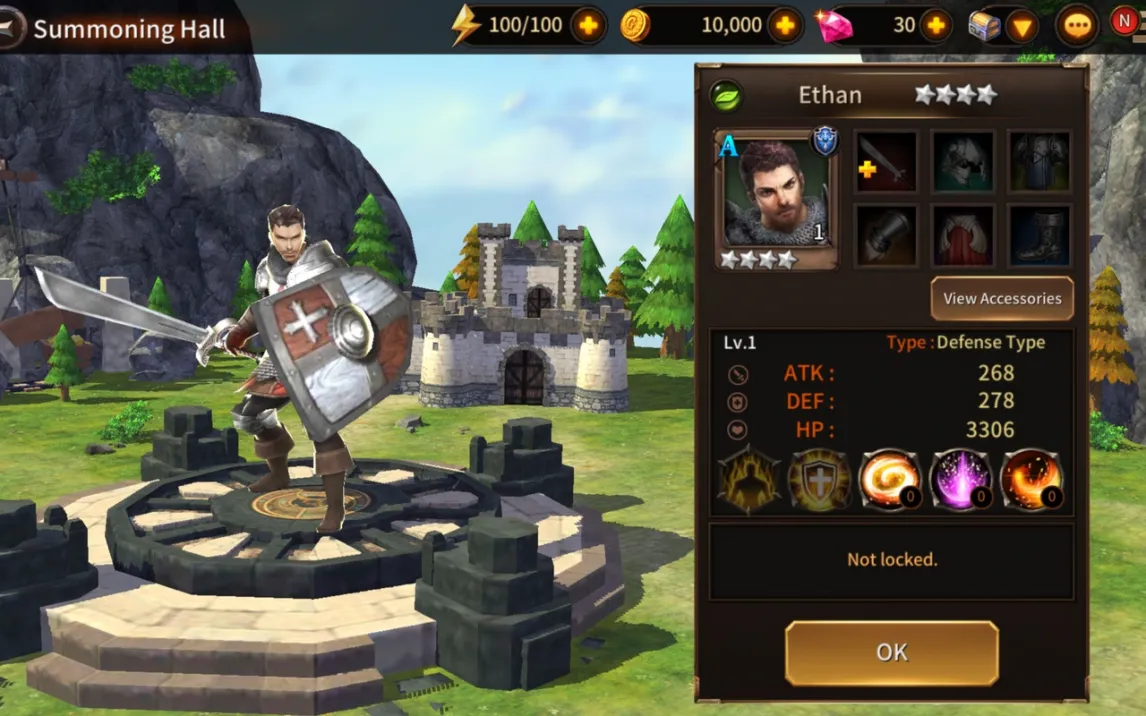View the purple burst skill
The height and width of the screenshot is (716, 1146).
961,480
